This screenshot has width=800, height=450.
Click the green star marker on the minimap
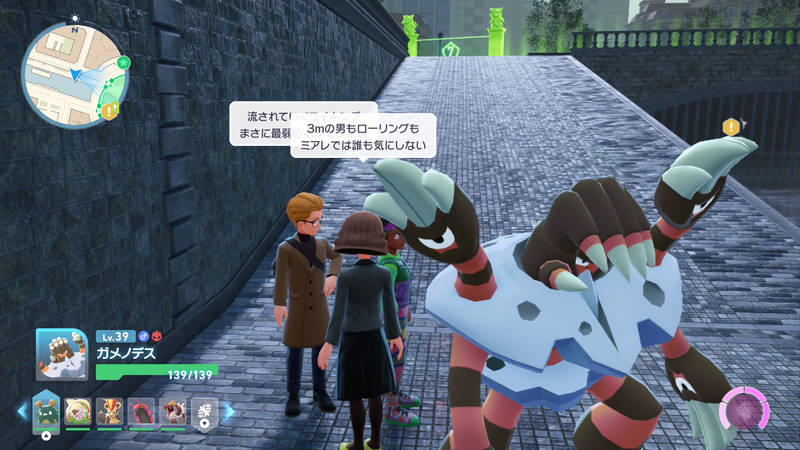tap(124, 62)
